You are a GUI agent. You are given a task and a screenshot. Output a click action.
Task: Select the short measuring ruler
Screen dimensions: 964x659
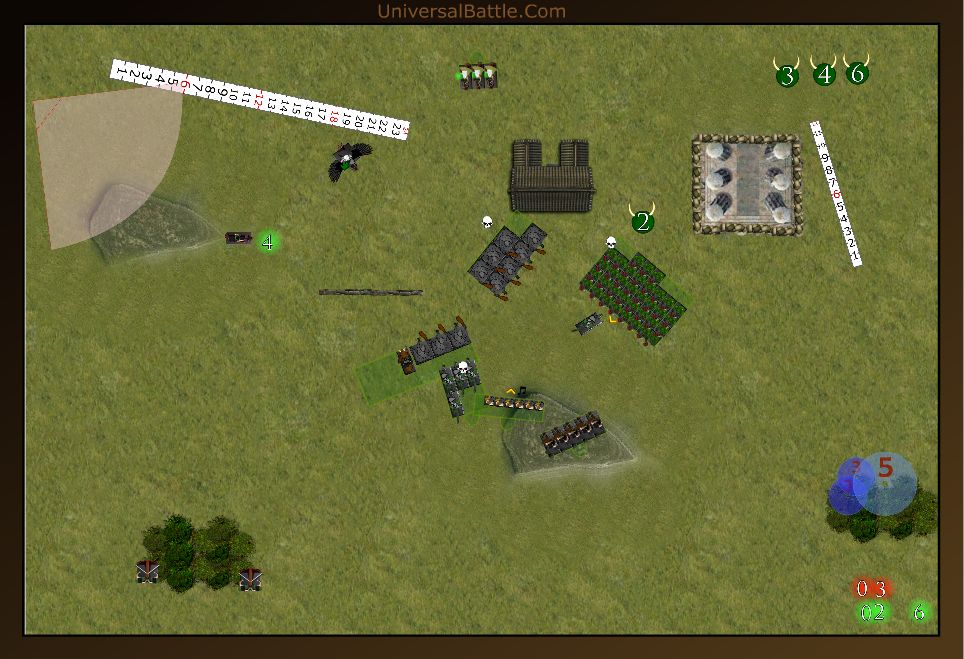pos(836,193)
